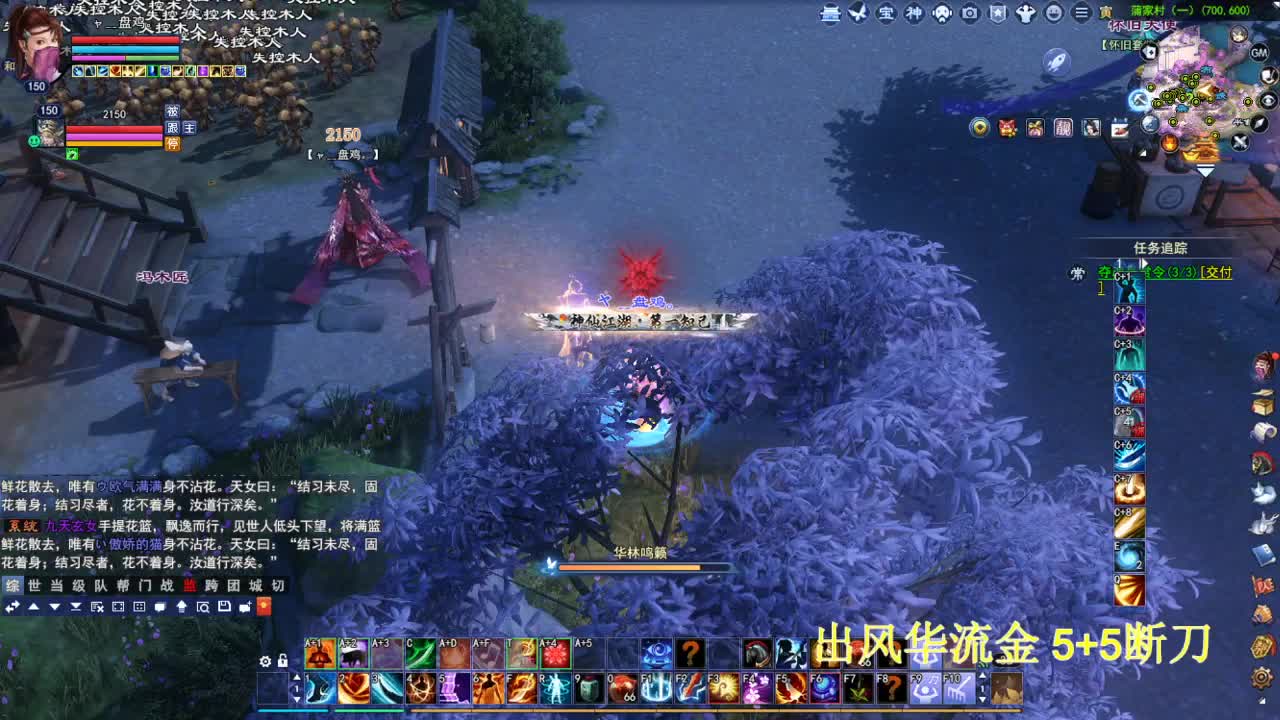Switch to the 世 world chat tab

pyautogui.click(x=35, y=585)
